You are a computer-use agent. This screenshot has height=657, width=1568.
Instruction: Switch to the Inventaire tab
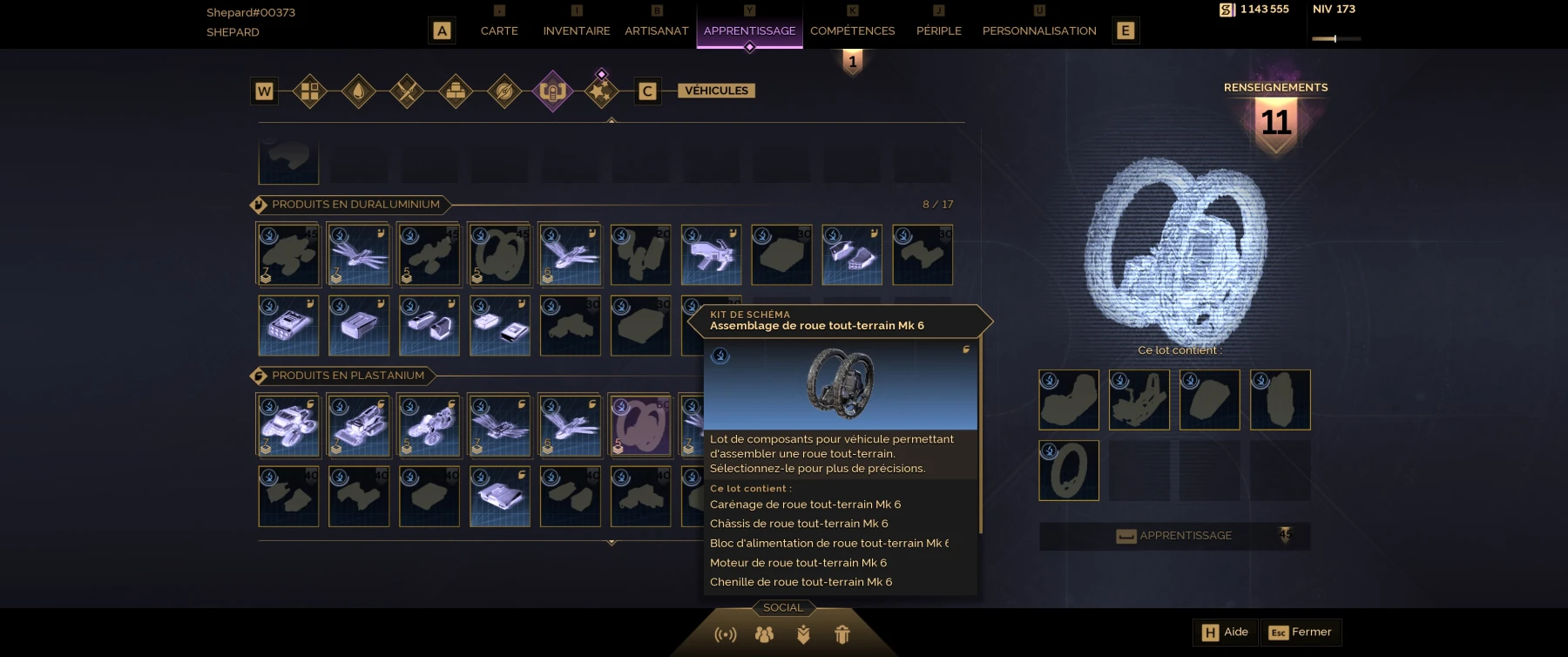coord(575,30)
